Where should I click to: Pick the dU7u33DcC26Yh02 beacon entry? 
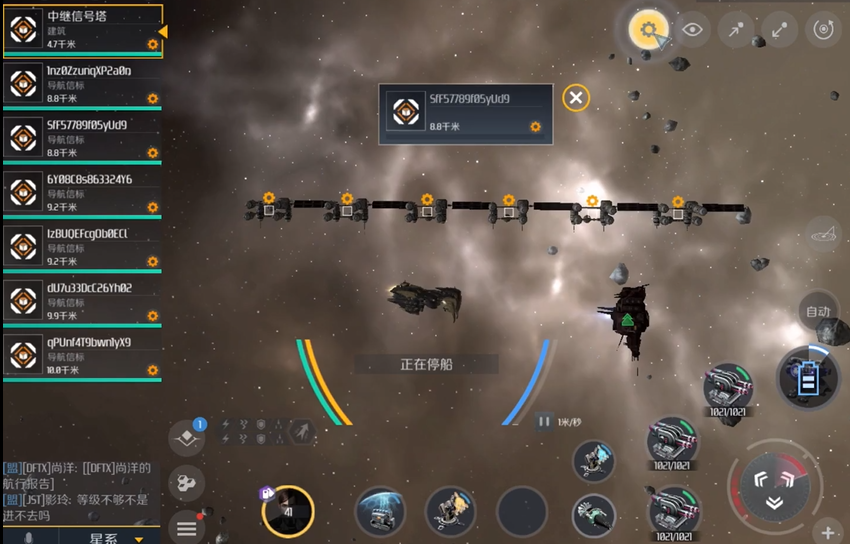point(80,301)
